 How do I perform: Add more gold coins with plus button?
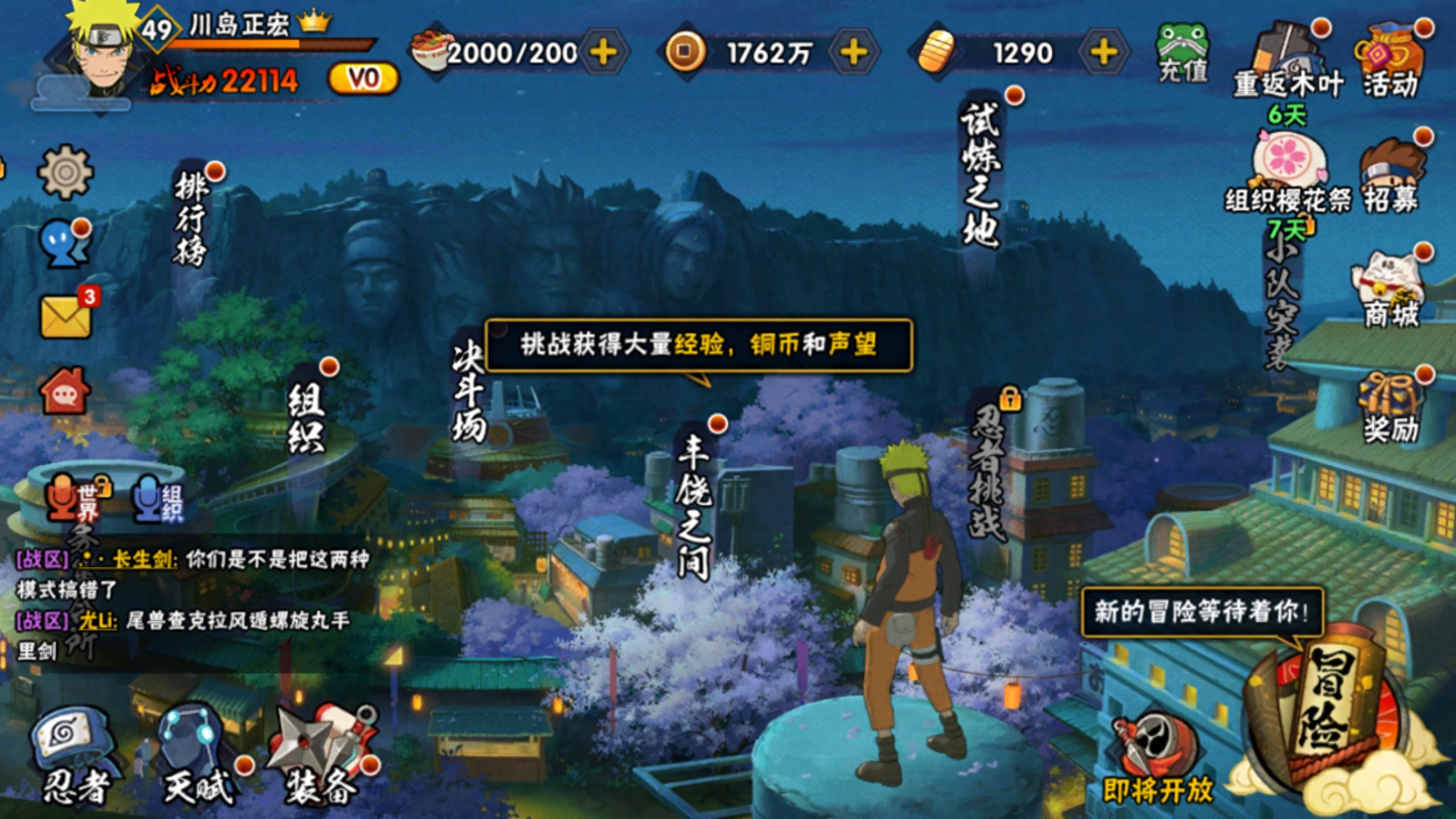853,52
